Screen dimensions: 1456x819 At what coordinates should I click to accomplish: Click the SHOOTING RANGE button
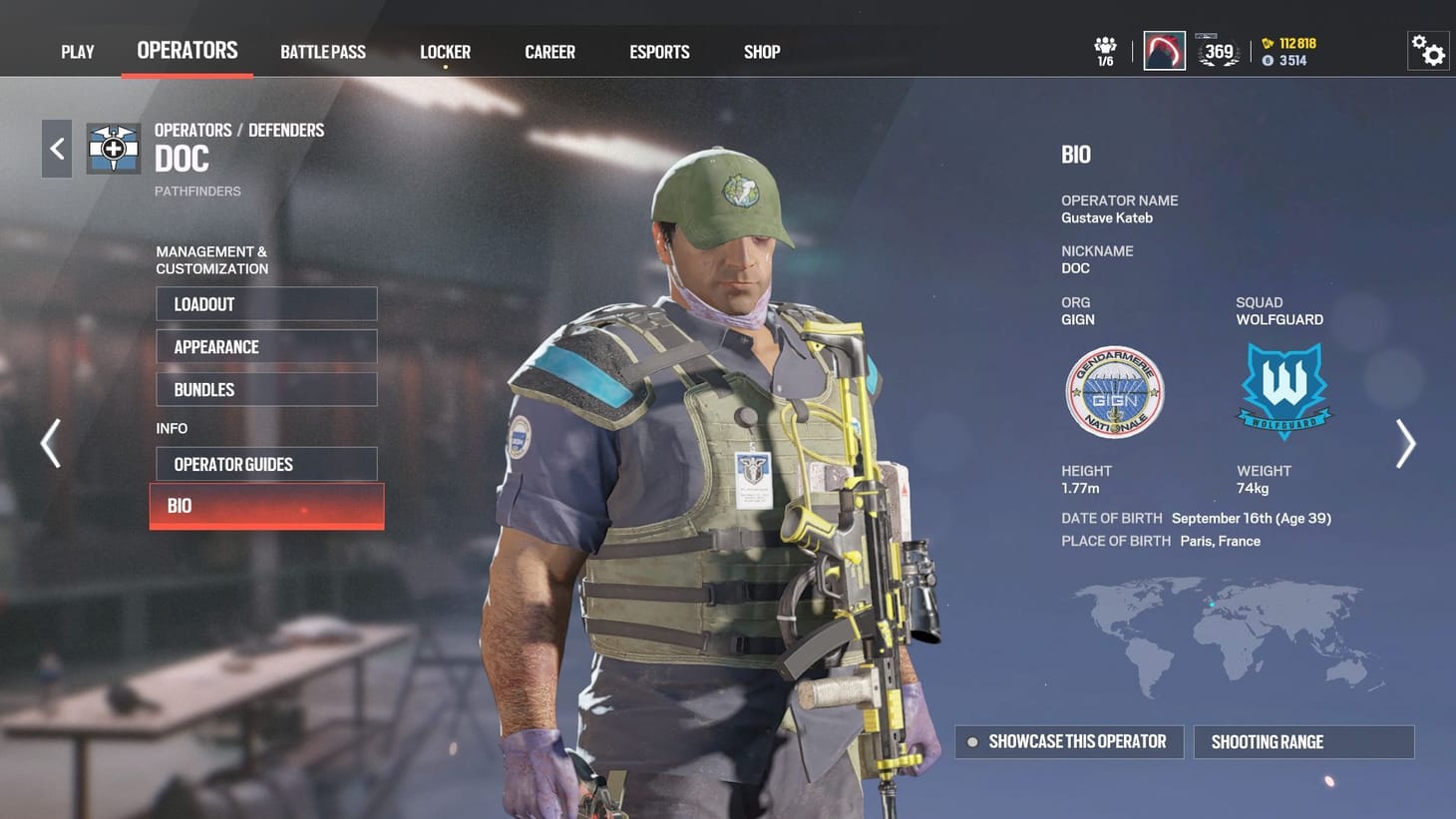(x=1303, y=741)
